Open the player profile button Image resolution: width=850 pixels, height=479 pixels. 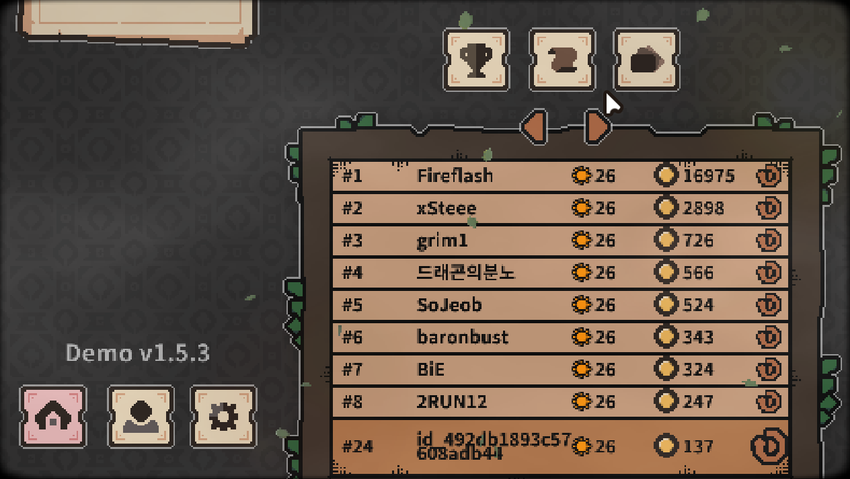140,416
